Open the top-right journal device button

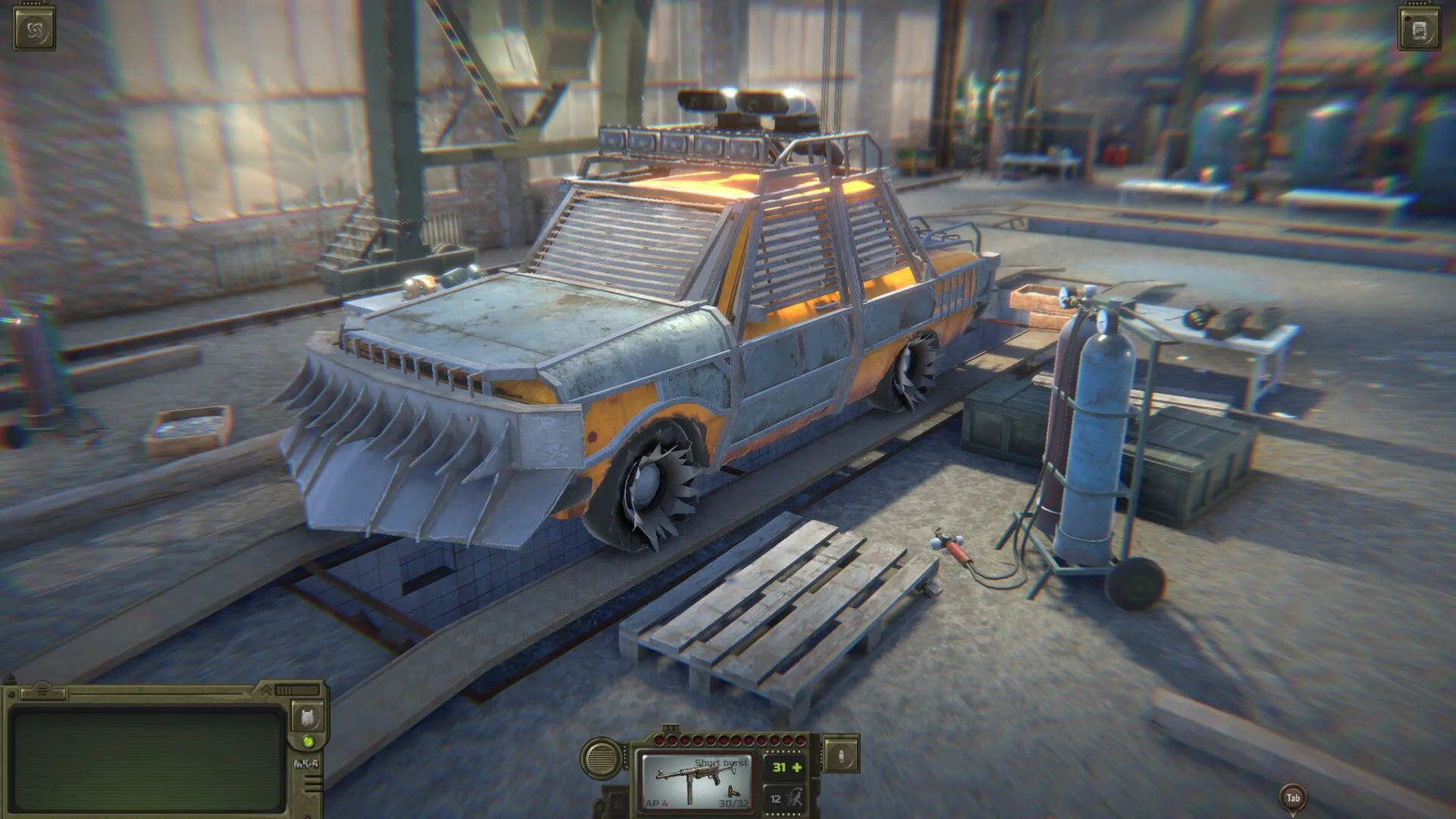tap(1419, 30)
